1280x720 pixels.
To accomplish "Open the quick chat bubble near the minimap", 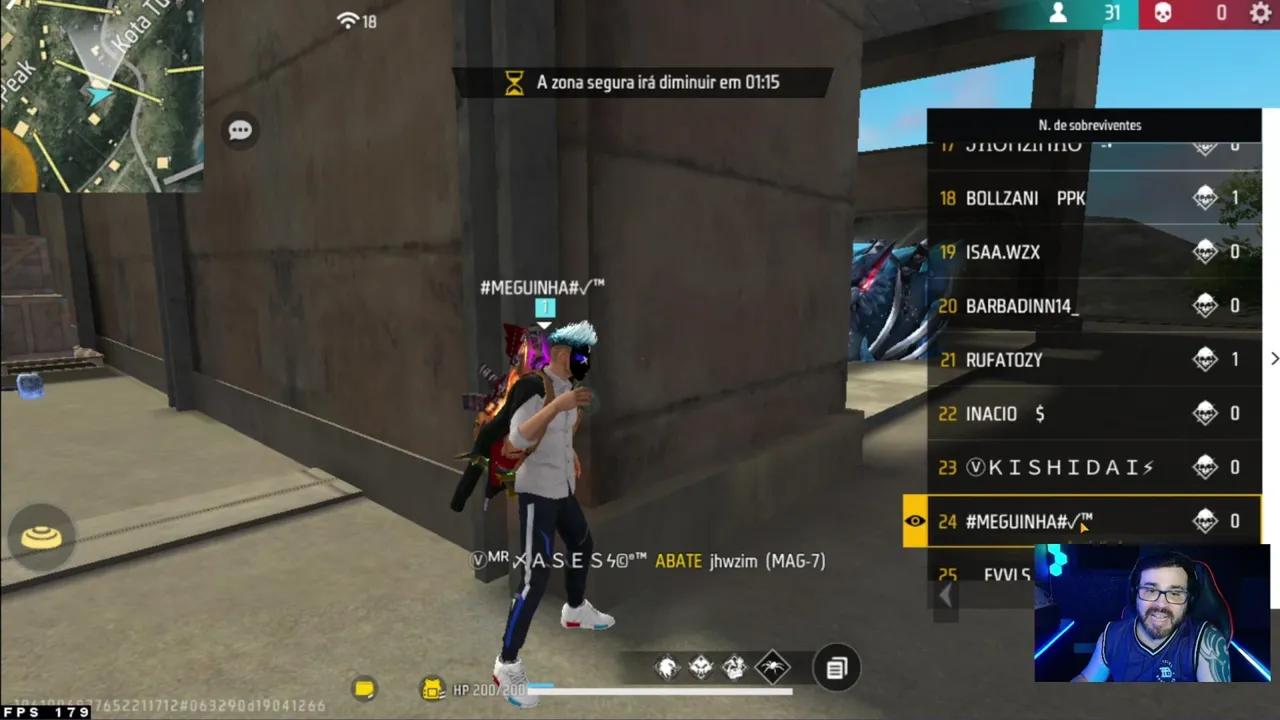I will [239, 130].
